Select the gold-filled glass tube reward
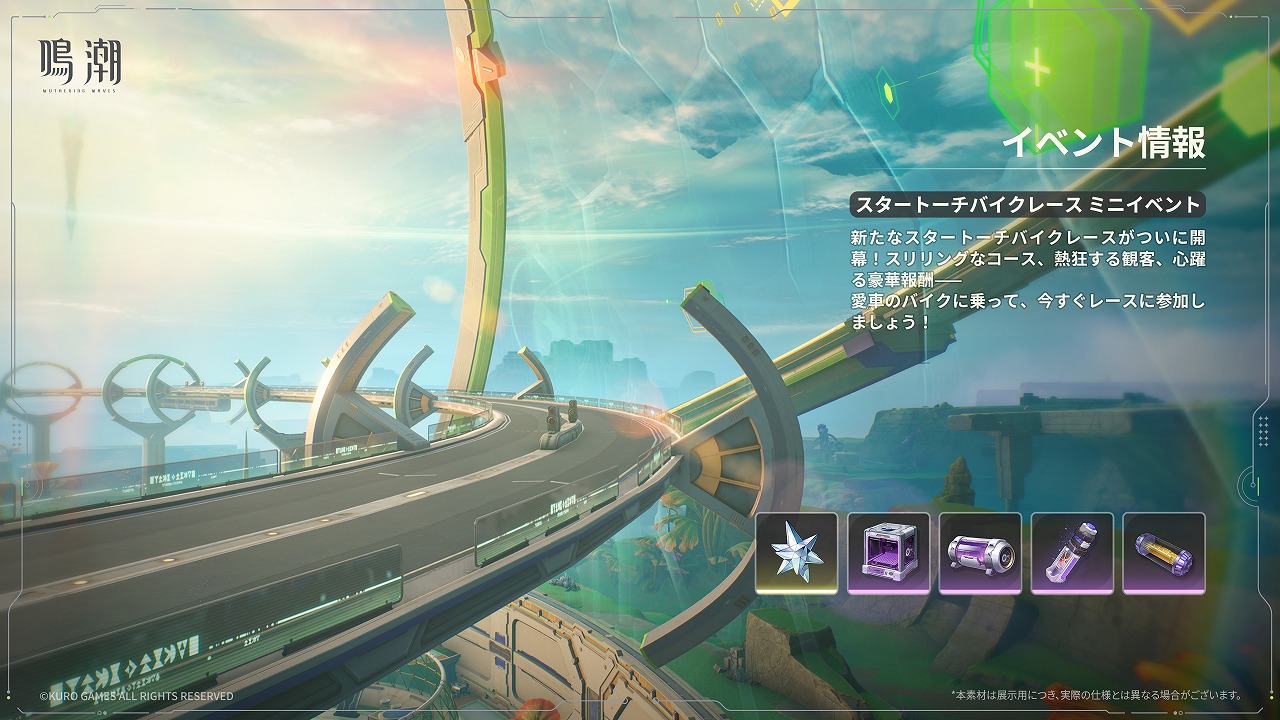1280x720 pixels. click(x=1164, y=553)
